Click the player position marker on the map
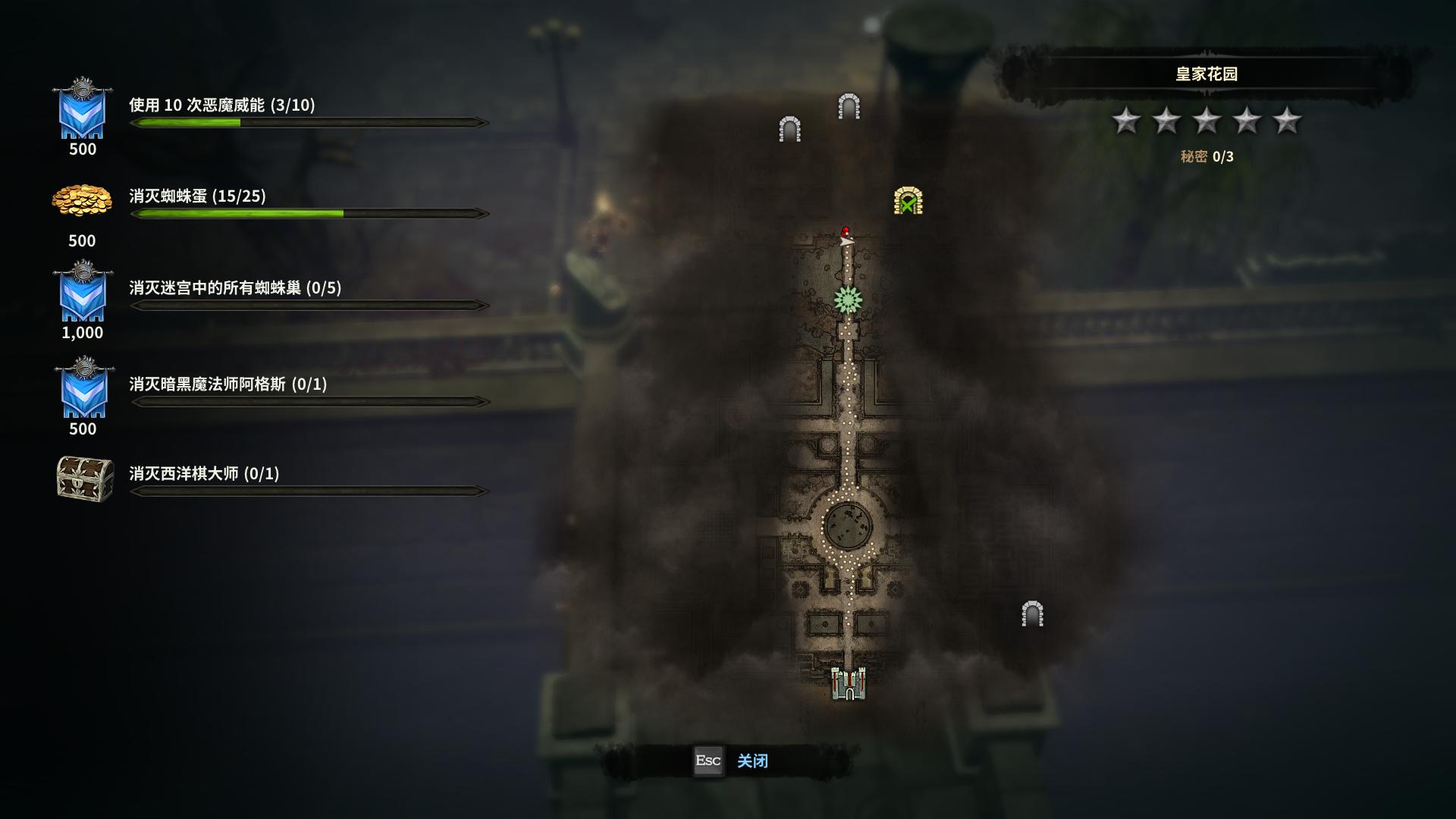This screenshot has height=819, width=1456. click(x=846, y=238)
